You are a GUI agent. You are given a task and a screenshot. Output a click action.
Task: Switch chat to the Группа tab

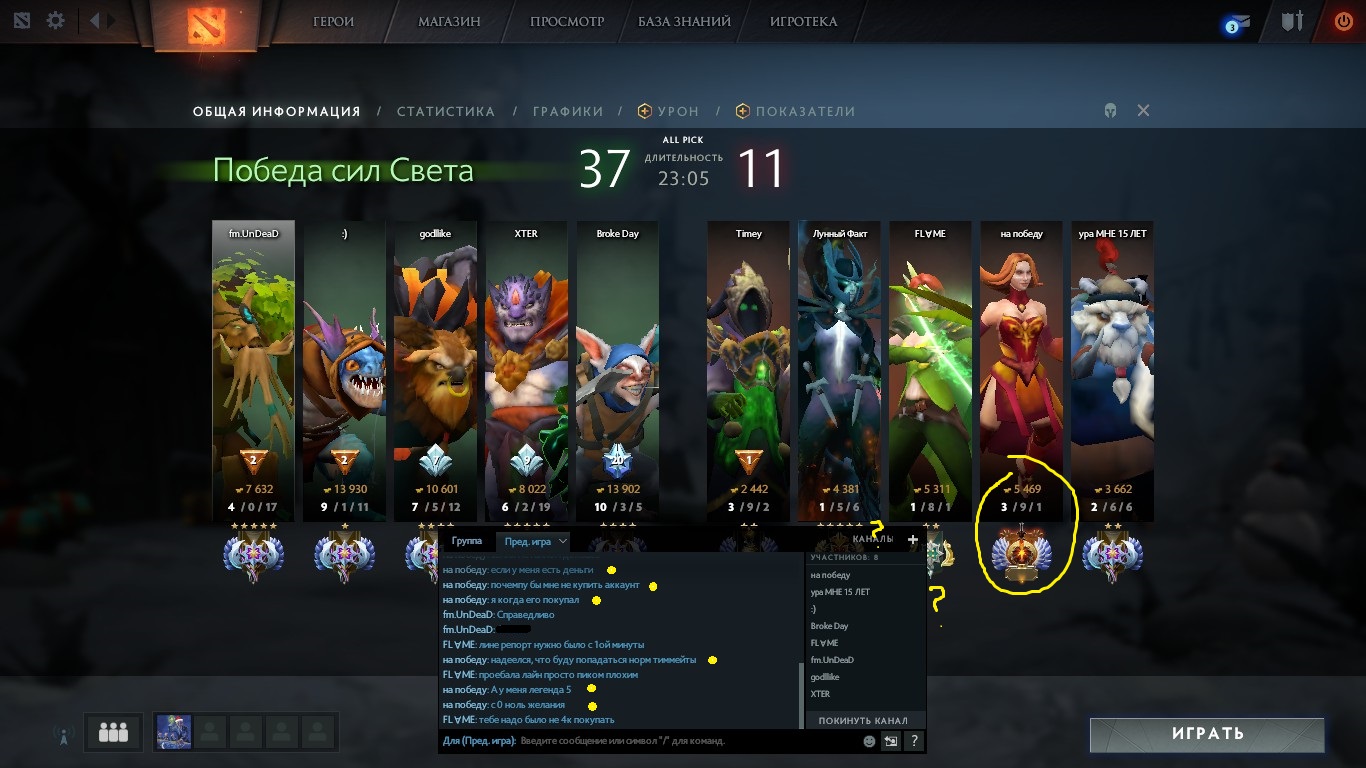click(467, 541)
